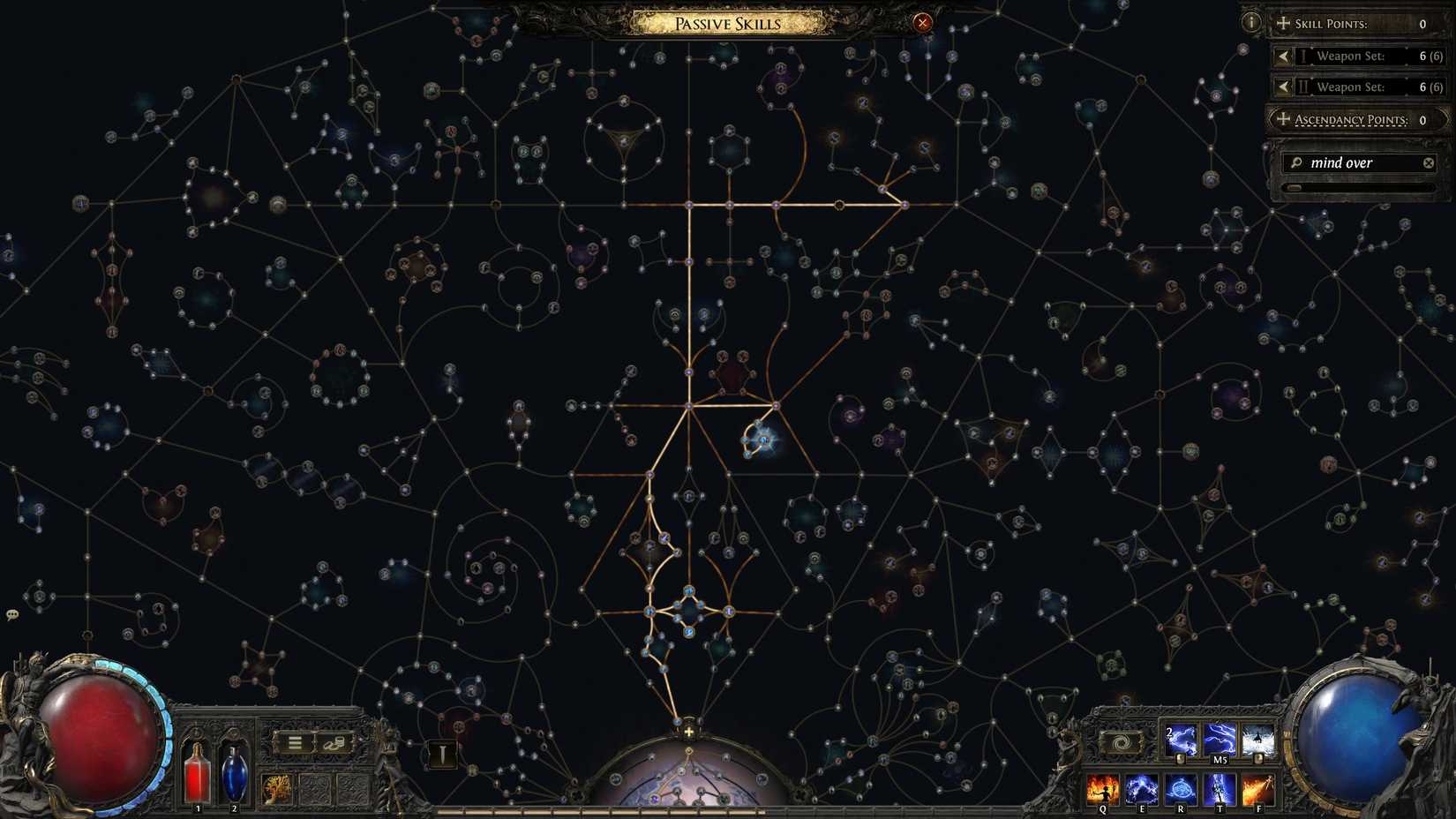This screenshot has width=1456, height=819.
Task: Collapse Weapon Set II using its left arrow
Action: click(x=1282, y=86)
